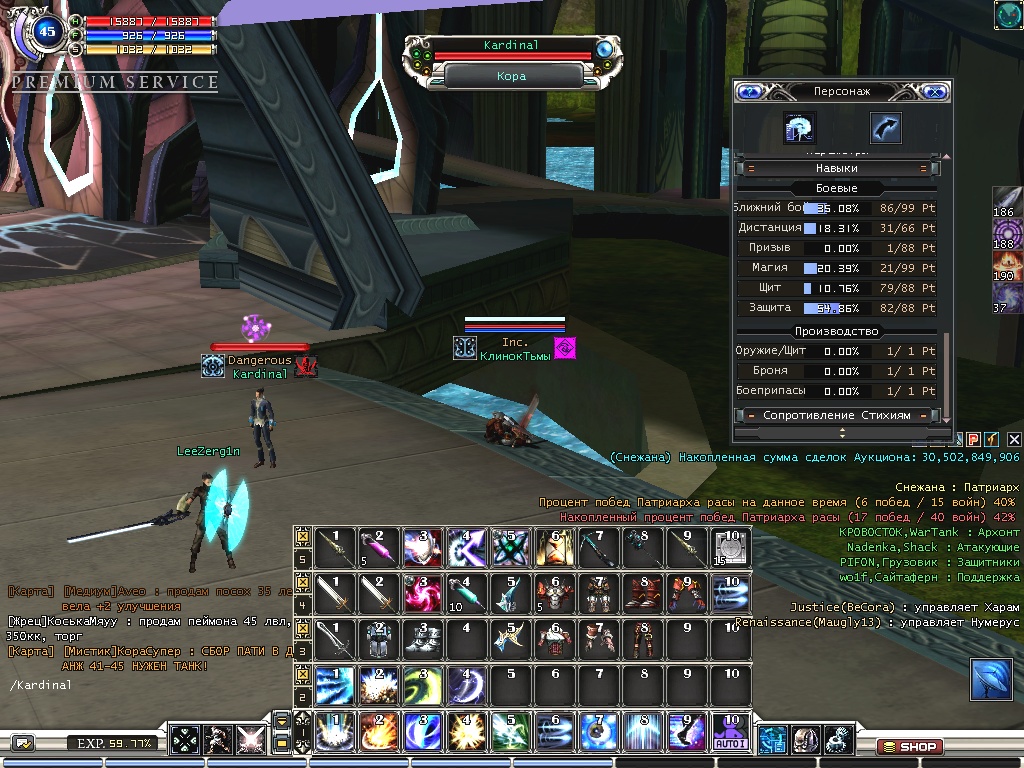Open the blue circuit-map icon beside the skull
Screen dimensions: 1024x768
click(x=772, y=739)
